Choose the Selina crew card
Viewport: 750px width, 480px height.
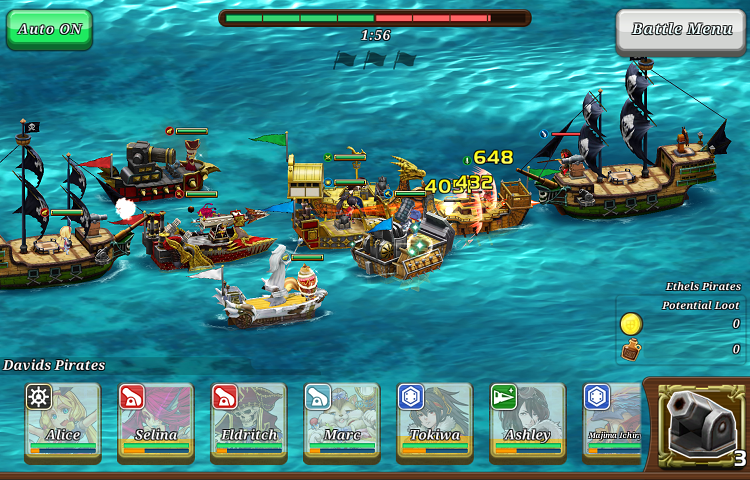pyautogui.click(x=155, y=421)
